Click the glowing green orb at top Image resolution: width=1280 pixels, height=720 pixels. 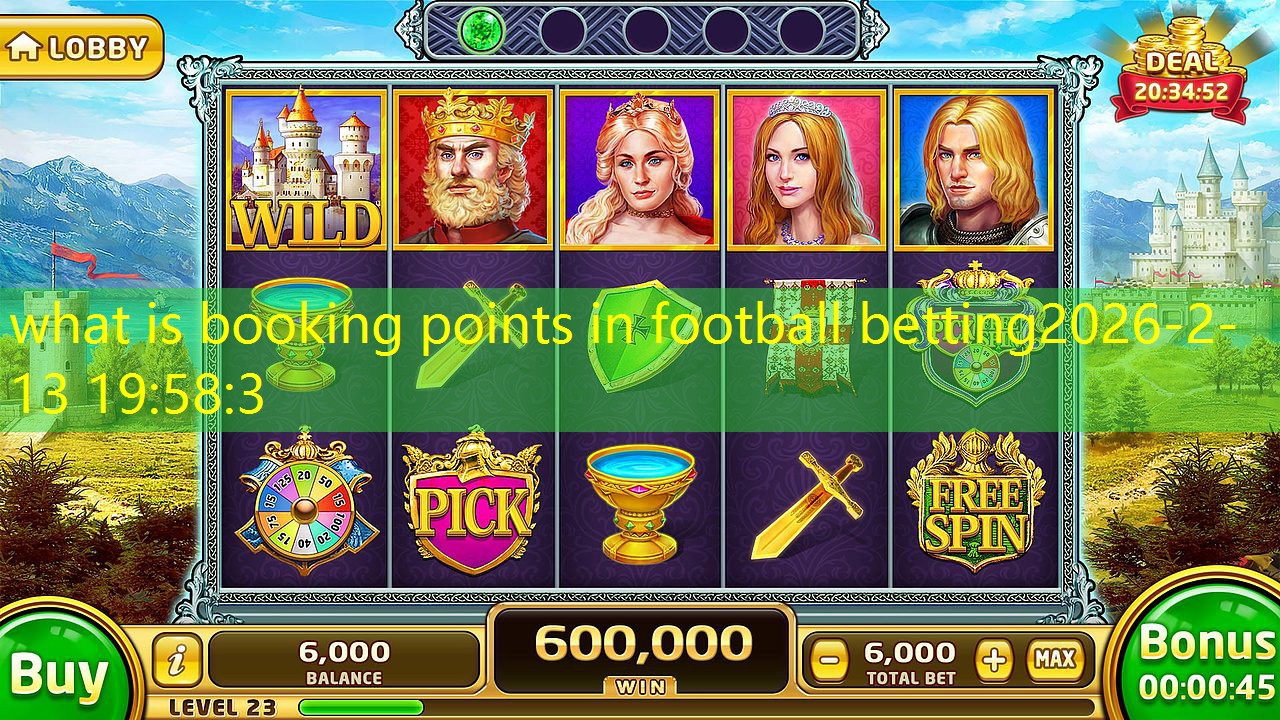click(480, 30)
